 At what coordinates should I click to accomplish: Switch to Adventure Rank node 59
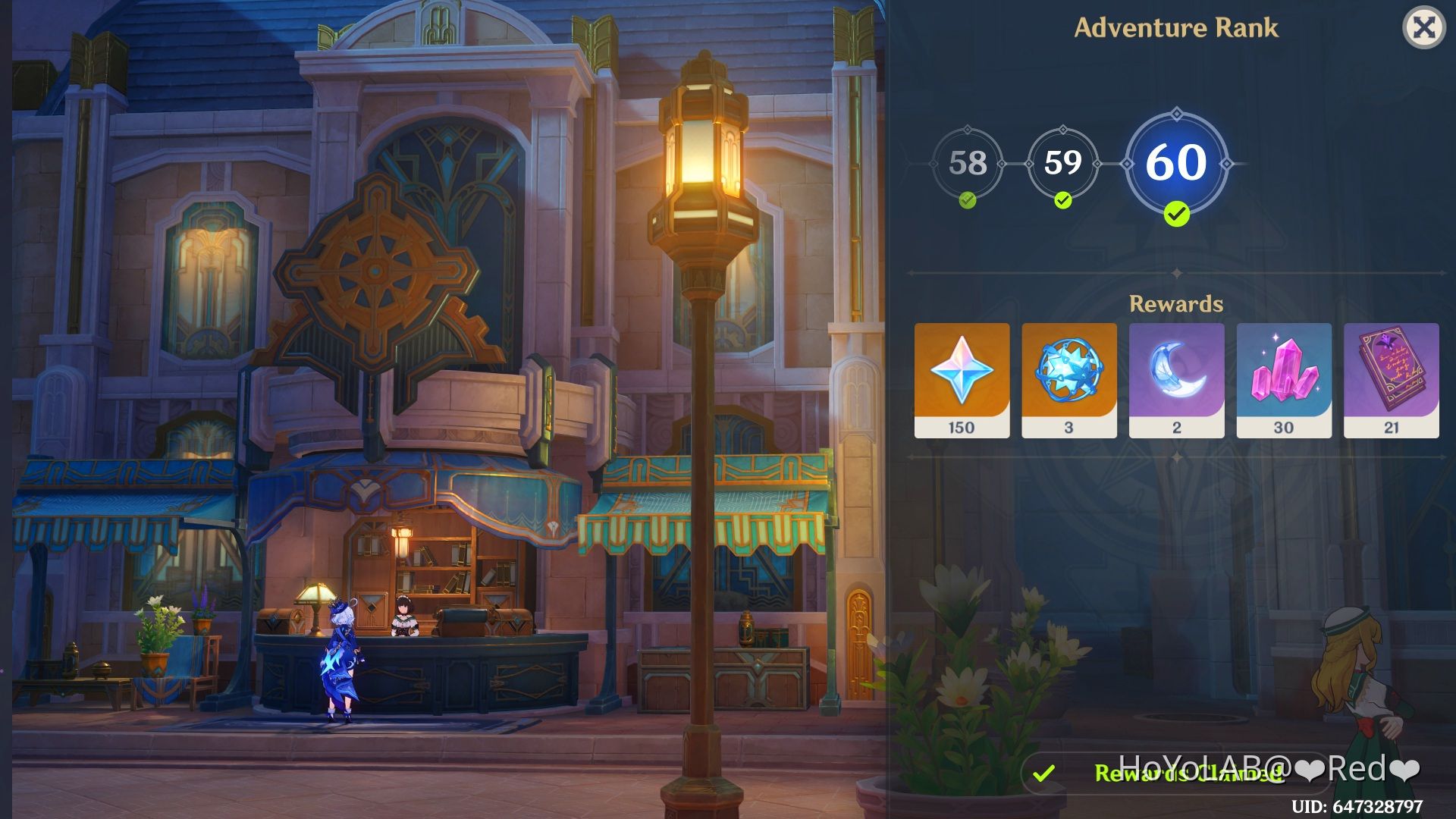coord(1063,162)
